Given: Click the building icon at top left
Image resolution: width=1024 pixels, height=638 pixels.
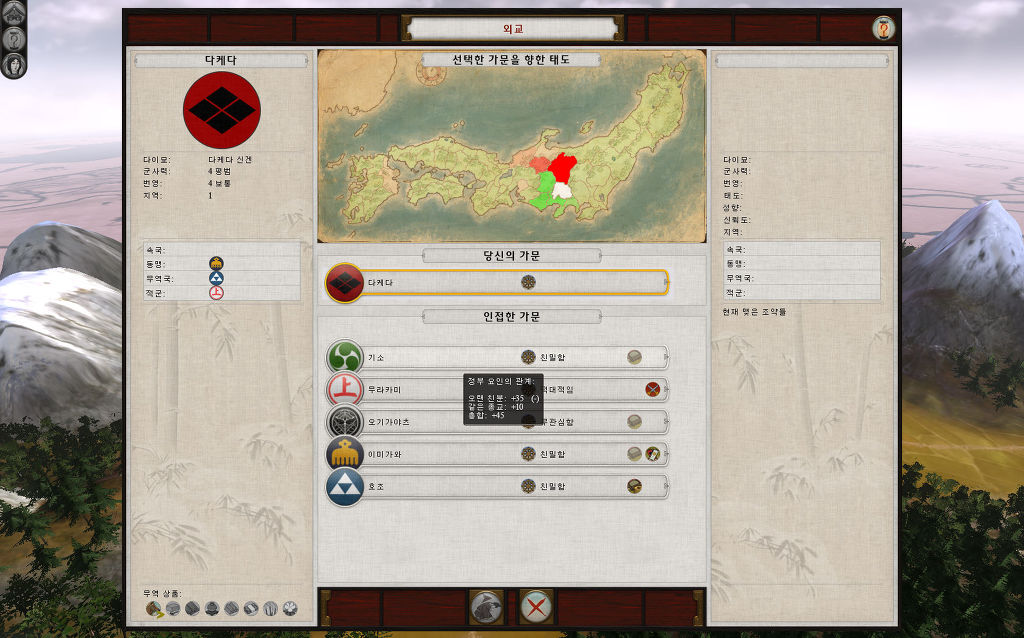Looking at the screenshot, I should click(x=15, y=13).
